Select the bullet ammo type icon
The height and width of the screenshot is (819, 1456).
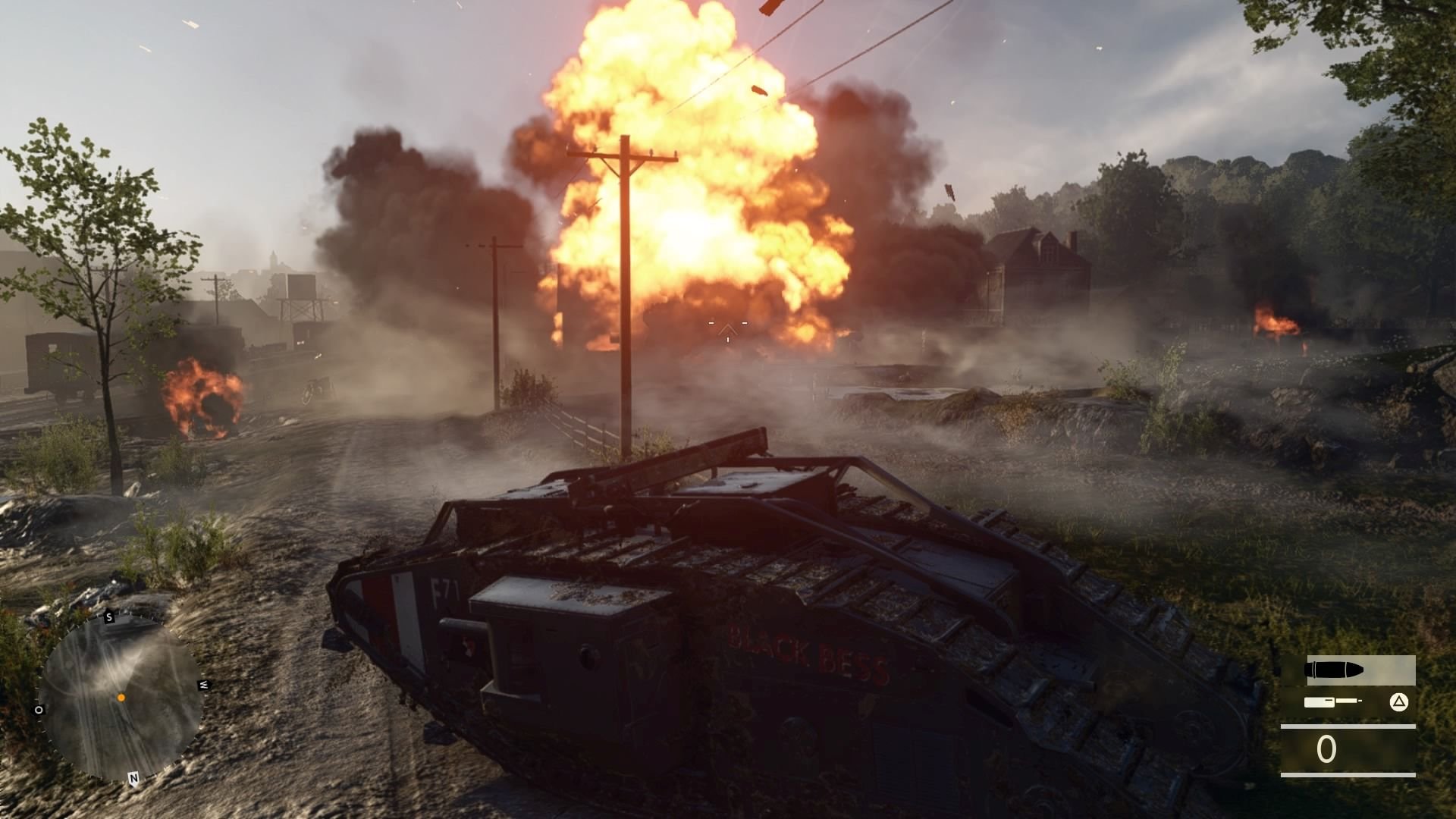click(x=1332, y=669)
